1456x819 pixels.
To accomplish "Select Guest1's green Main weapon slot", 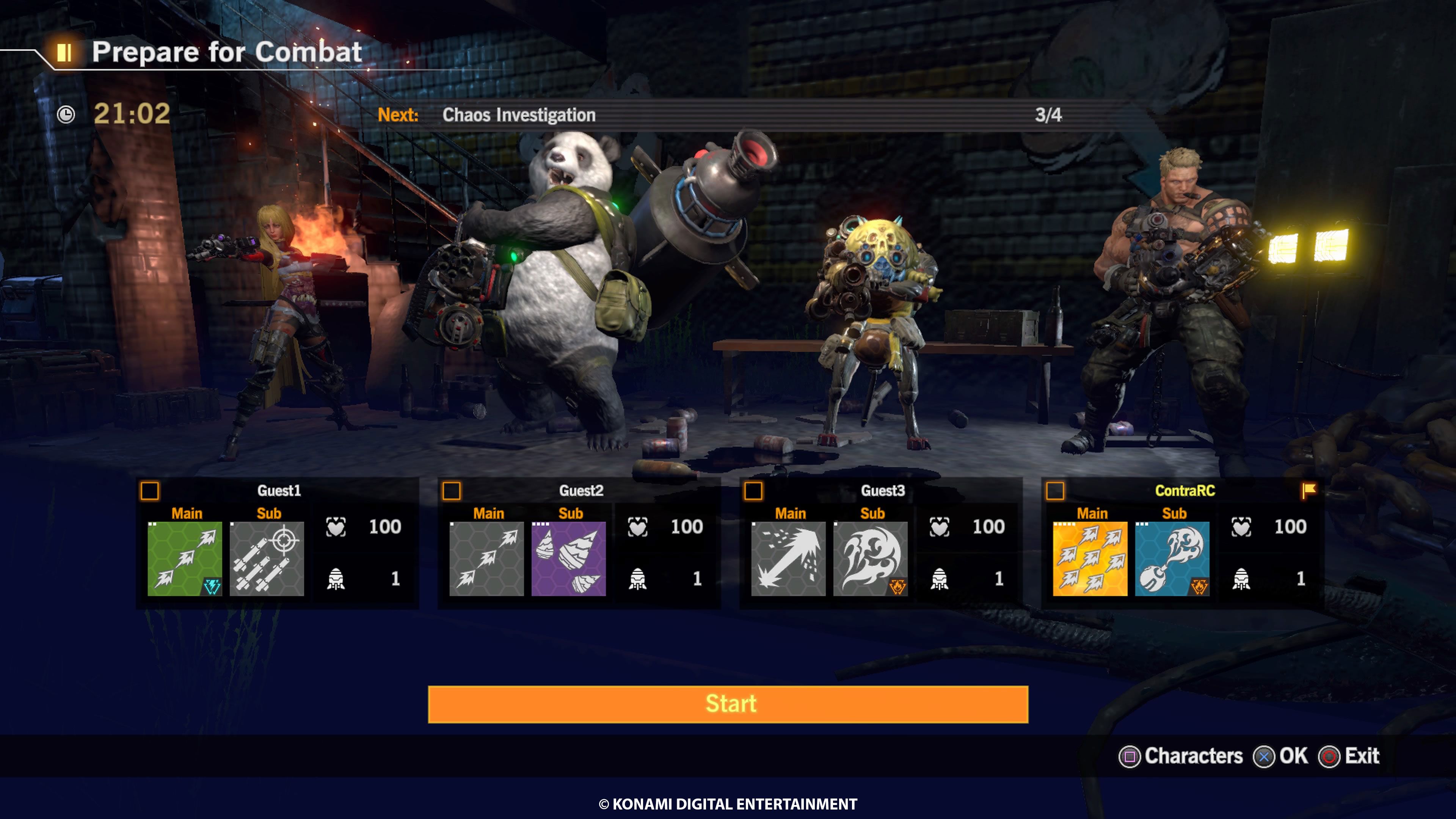I will tap(185, 559).
